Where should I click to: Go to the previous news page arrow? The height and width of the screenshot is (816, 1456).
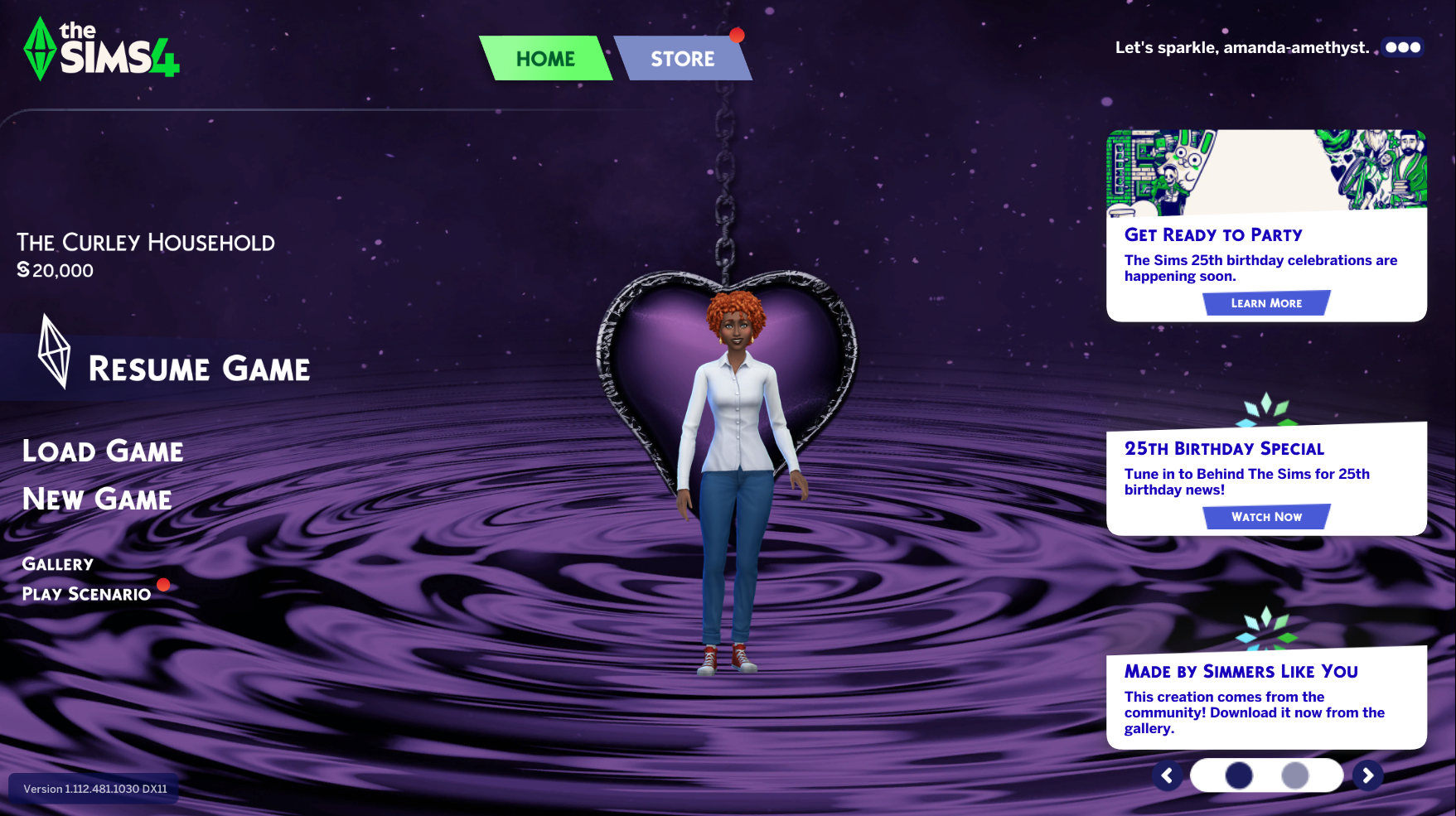click(x=1167, y=775)
